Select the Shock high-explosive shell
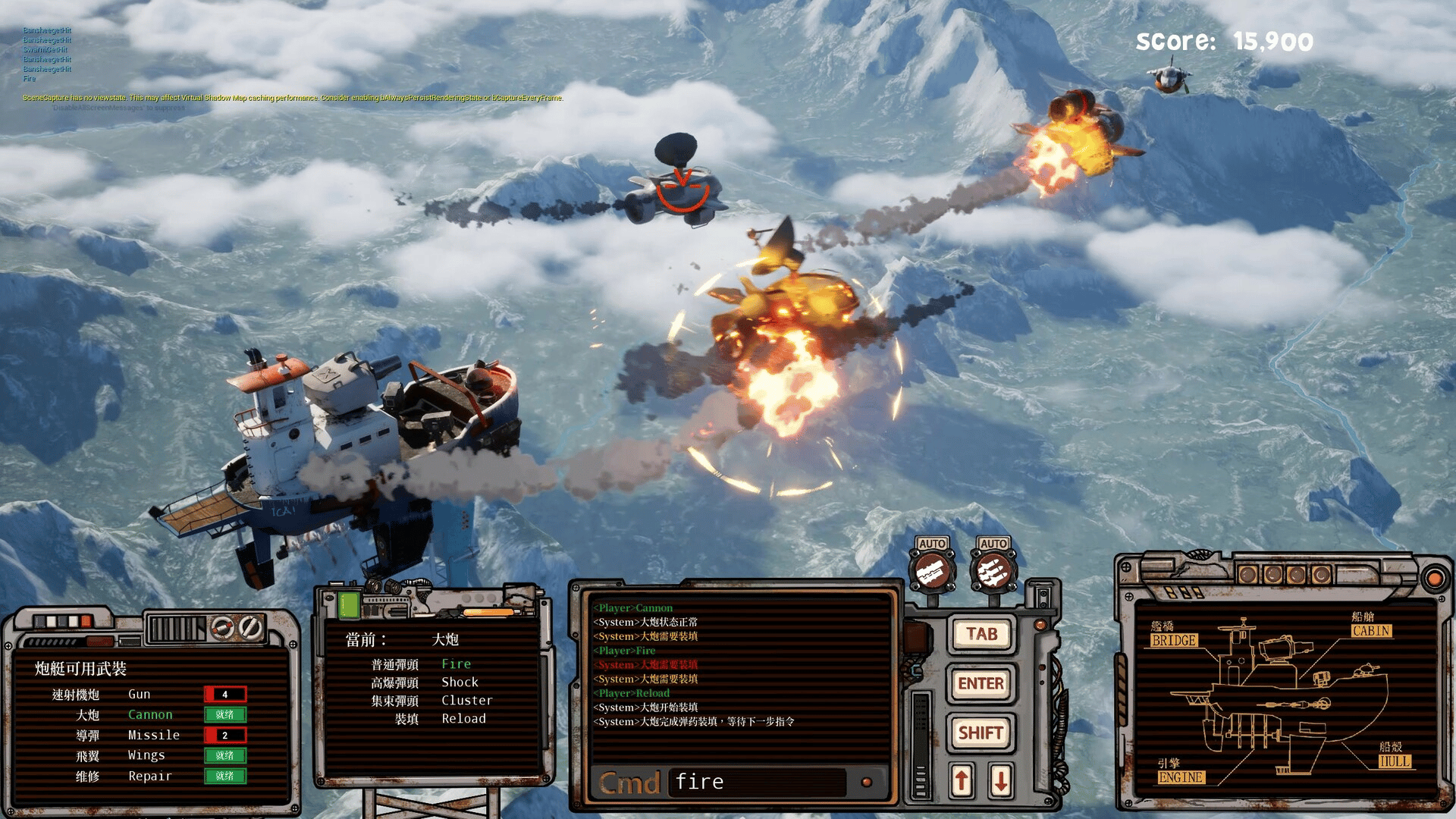 point(460,682)
